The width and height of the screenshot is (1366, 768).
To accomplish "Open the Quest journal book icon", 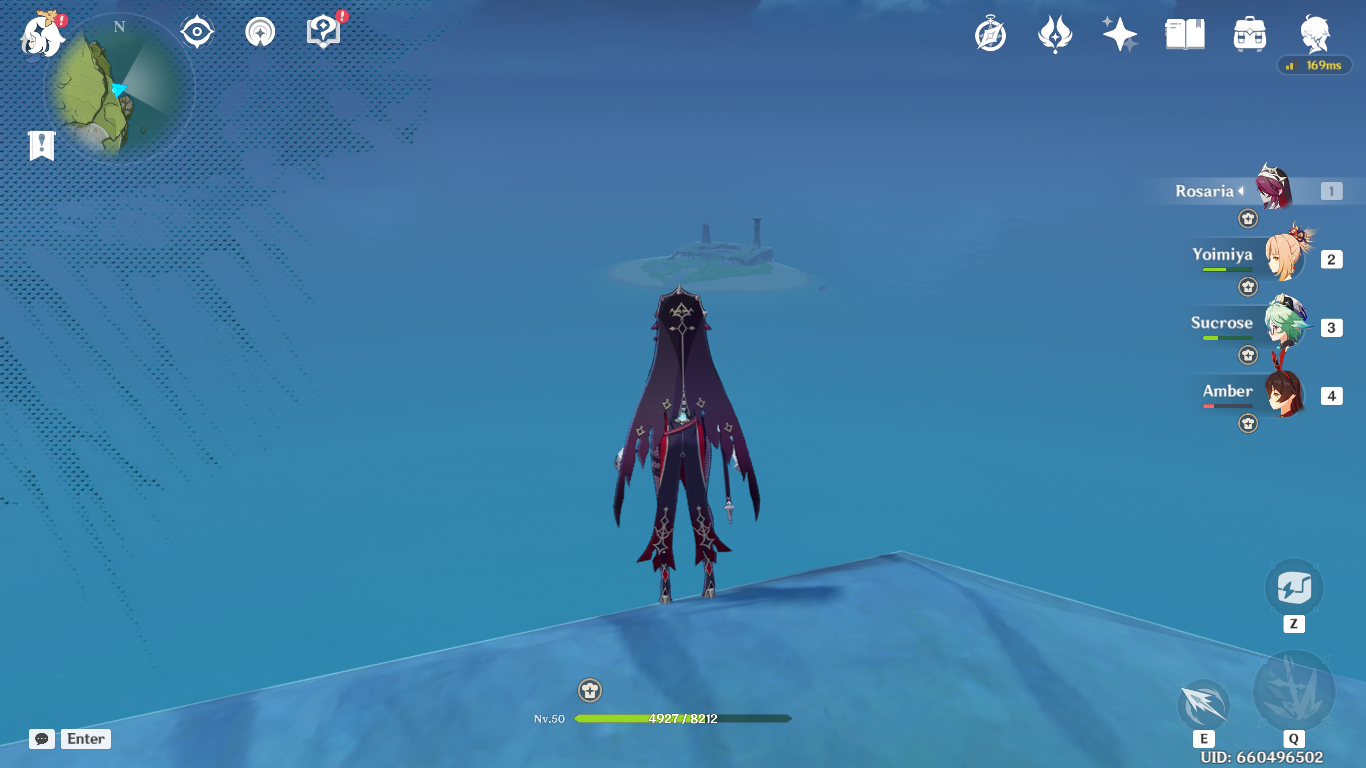I will [1185, 33].
